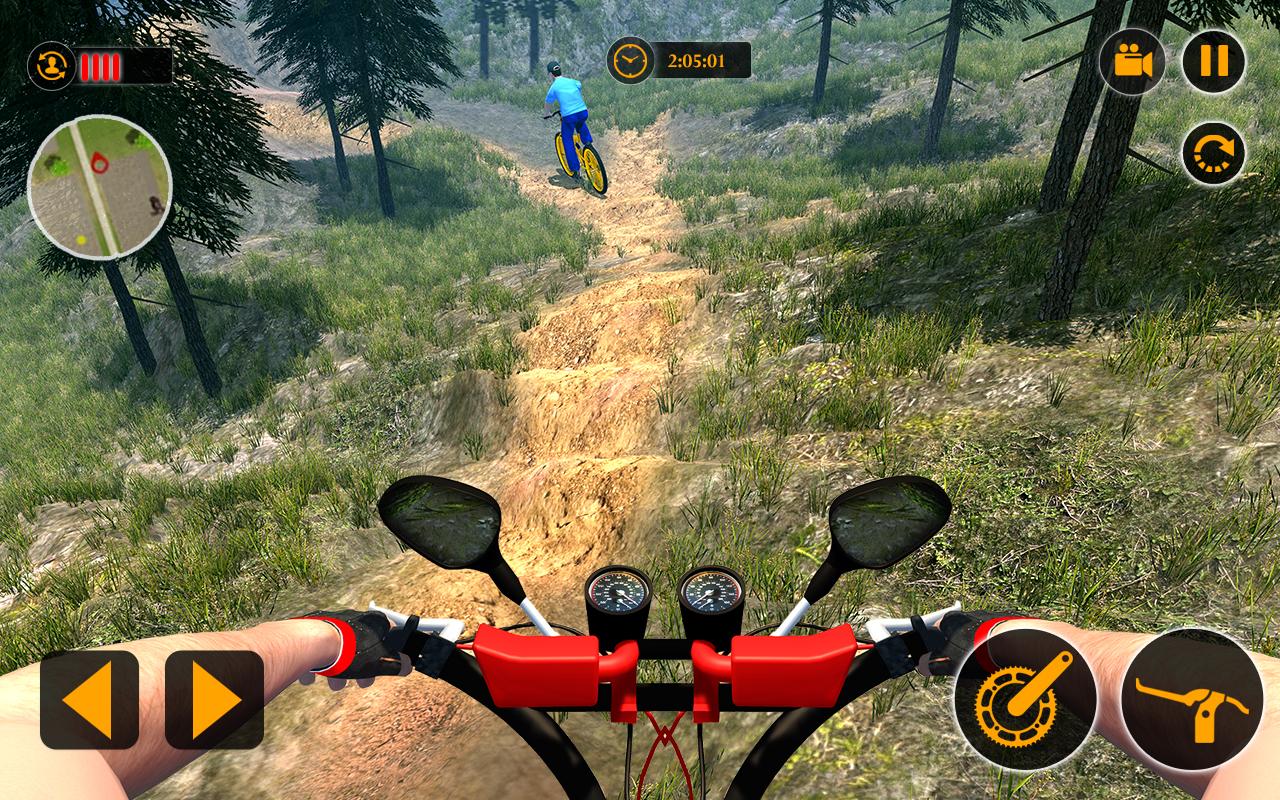Steer right with the right arrow button

point(214,699)
